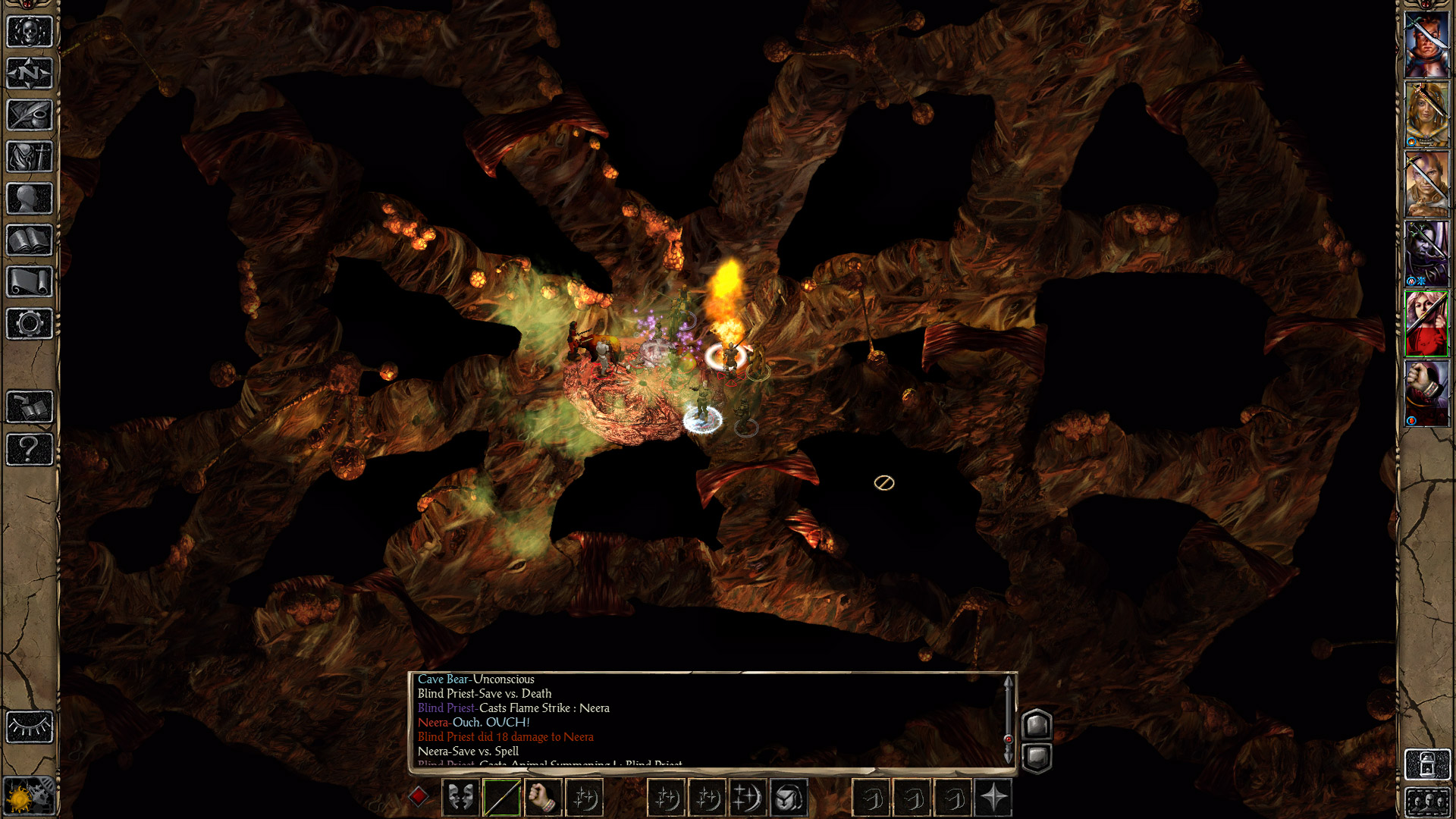1456x819 pixels.
Task: Open the area map with the compass button
Action: (30, 74)
